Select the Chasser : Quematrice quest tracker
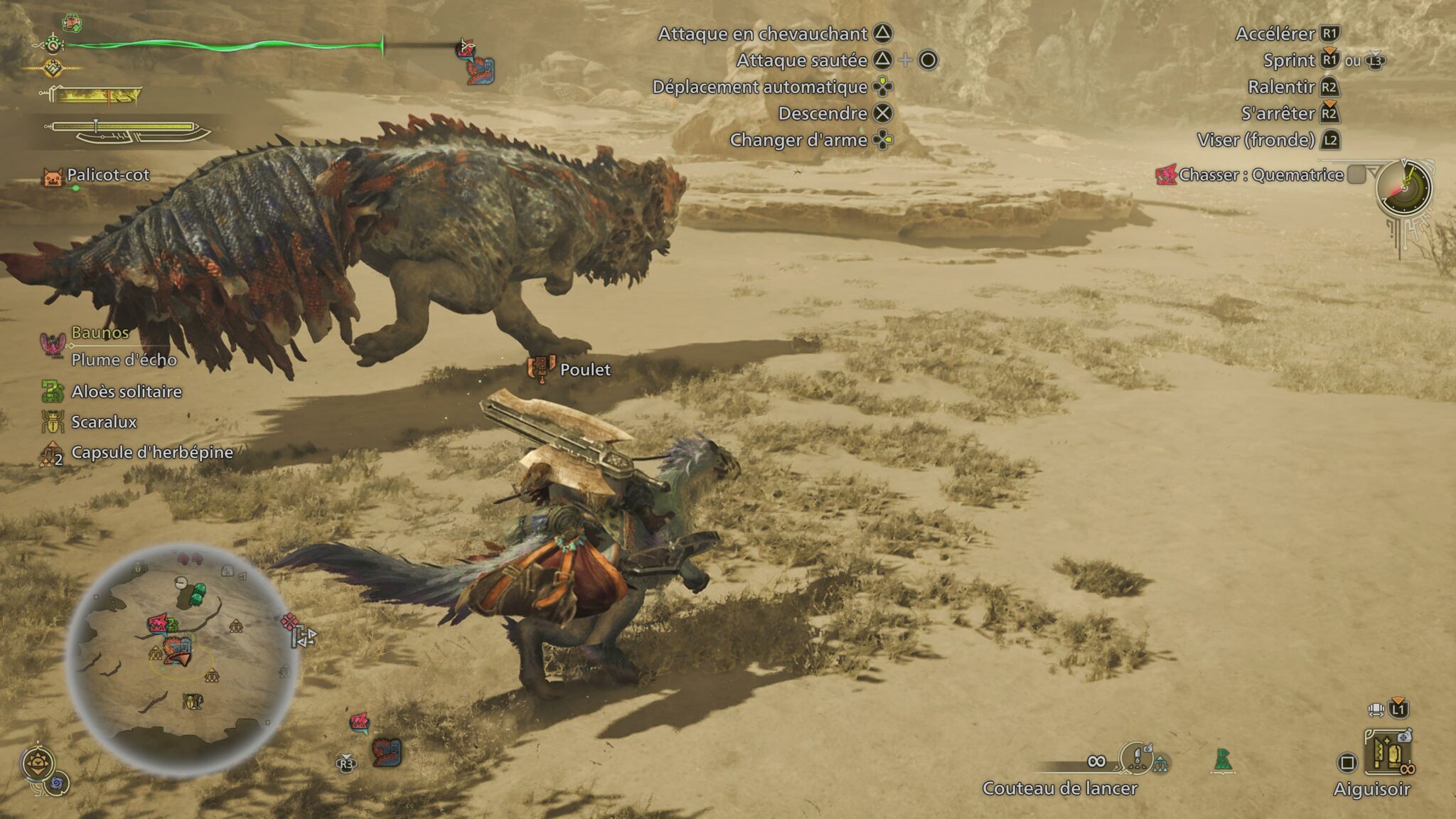Viewport: 1456px width, 819px height. (x=1260, y=175)
